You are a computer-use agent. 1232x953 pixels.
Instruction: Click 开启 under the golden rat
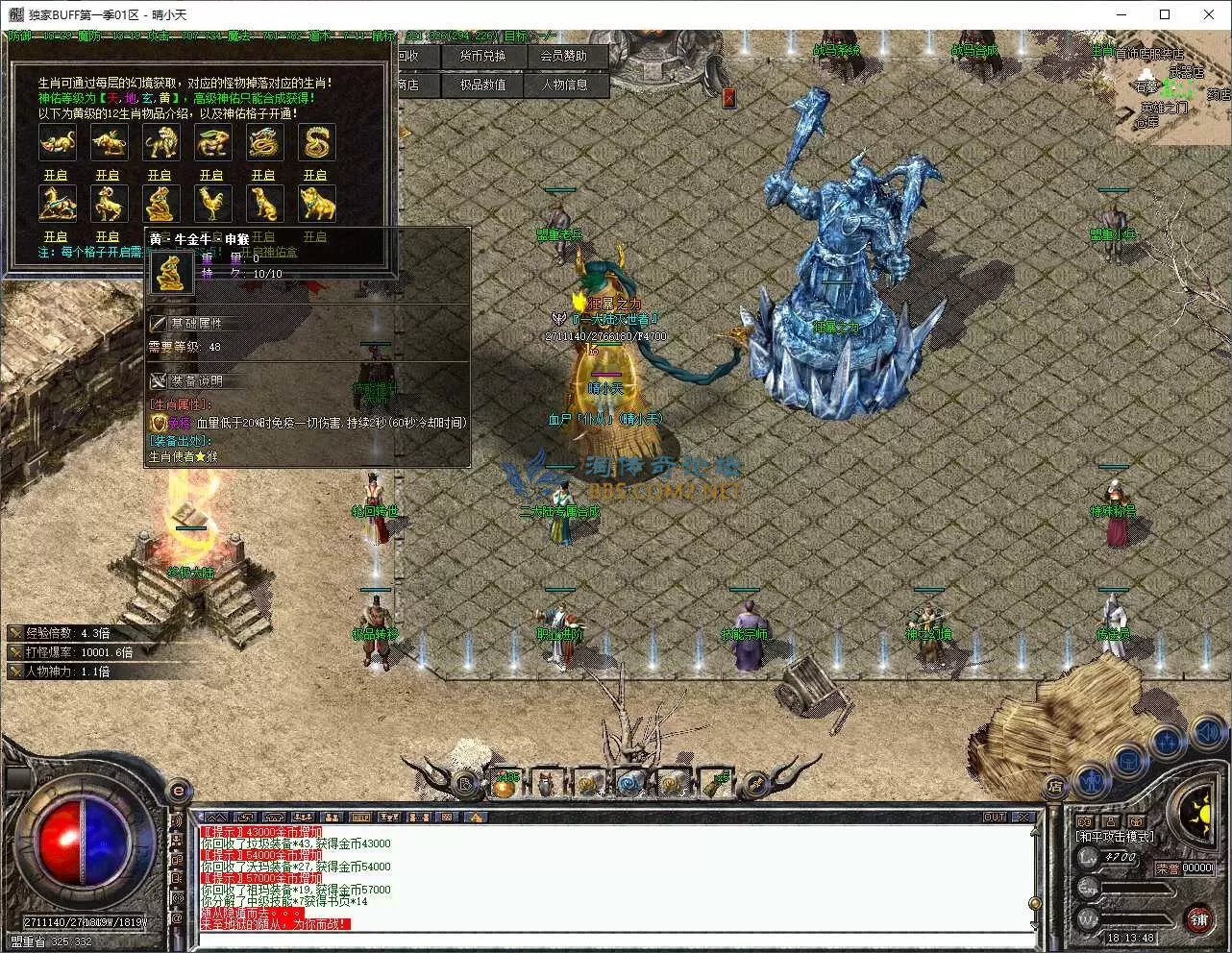coord(56,175)
